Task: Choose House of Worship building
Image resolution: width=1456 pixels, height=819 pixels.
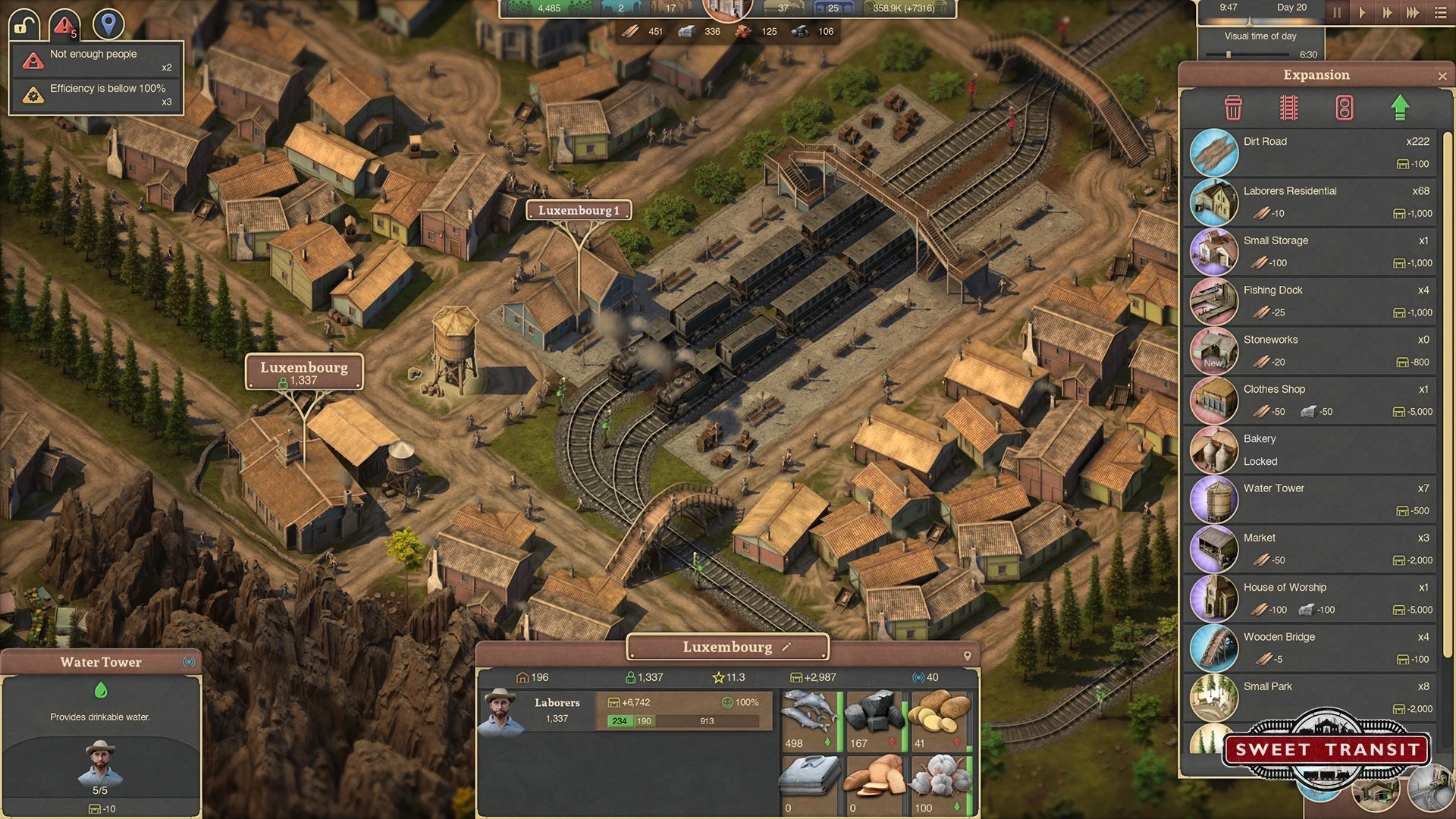Action: 1310,598
